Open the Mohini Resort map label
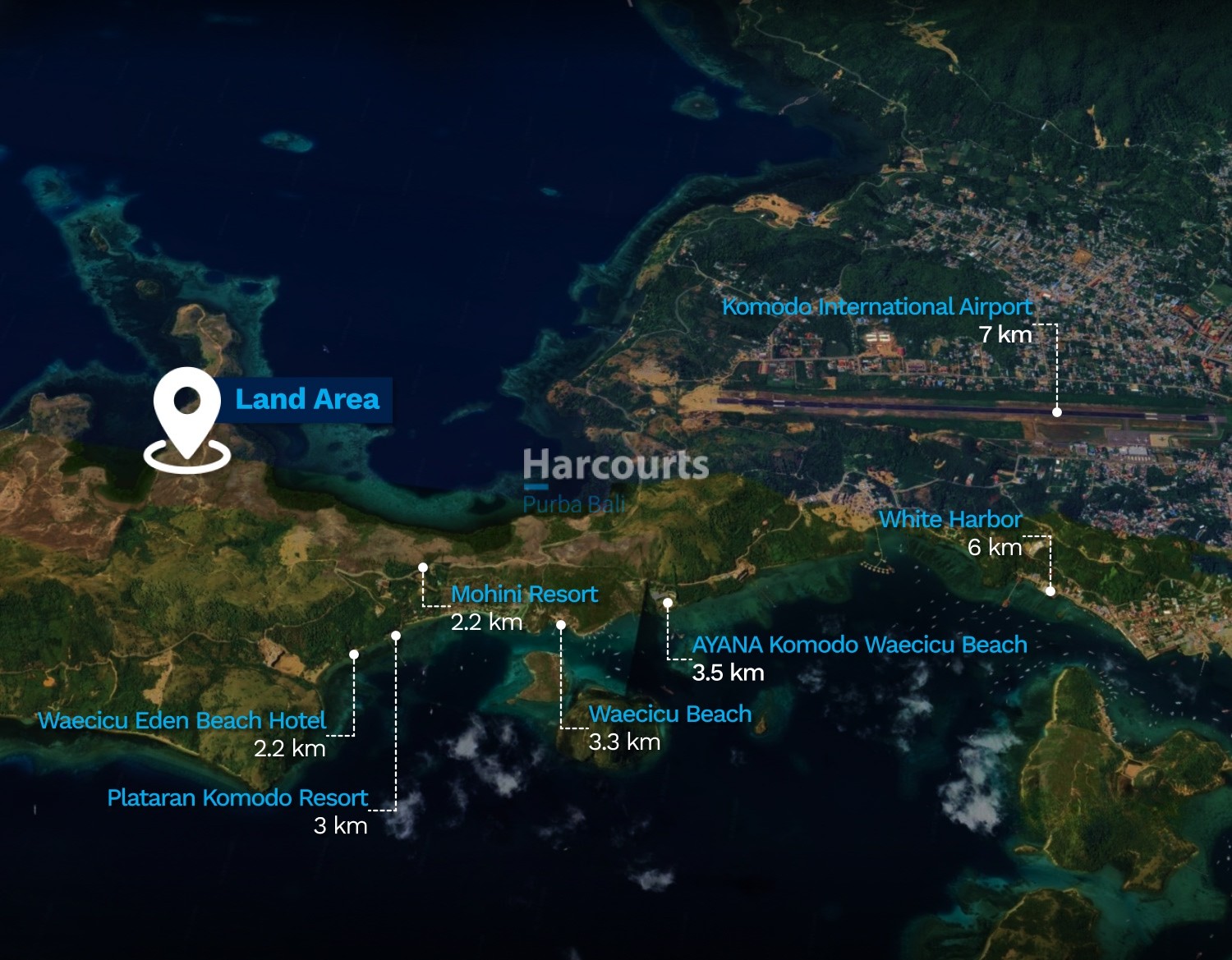 coord(524,594)
